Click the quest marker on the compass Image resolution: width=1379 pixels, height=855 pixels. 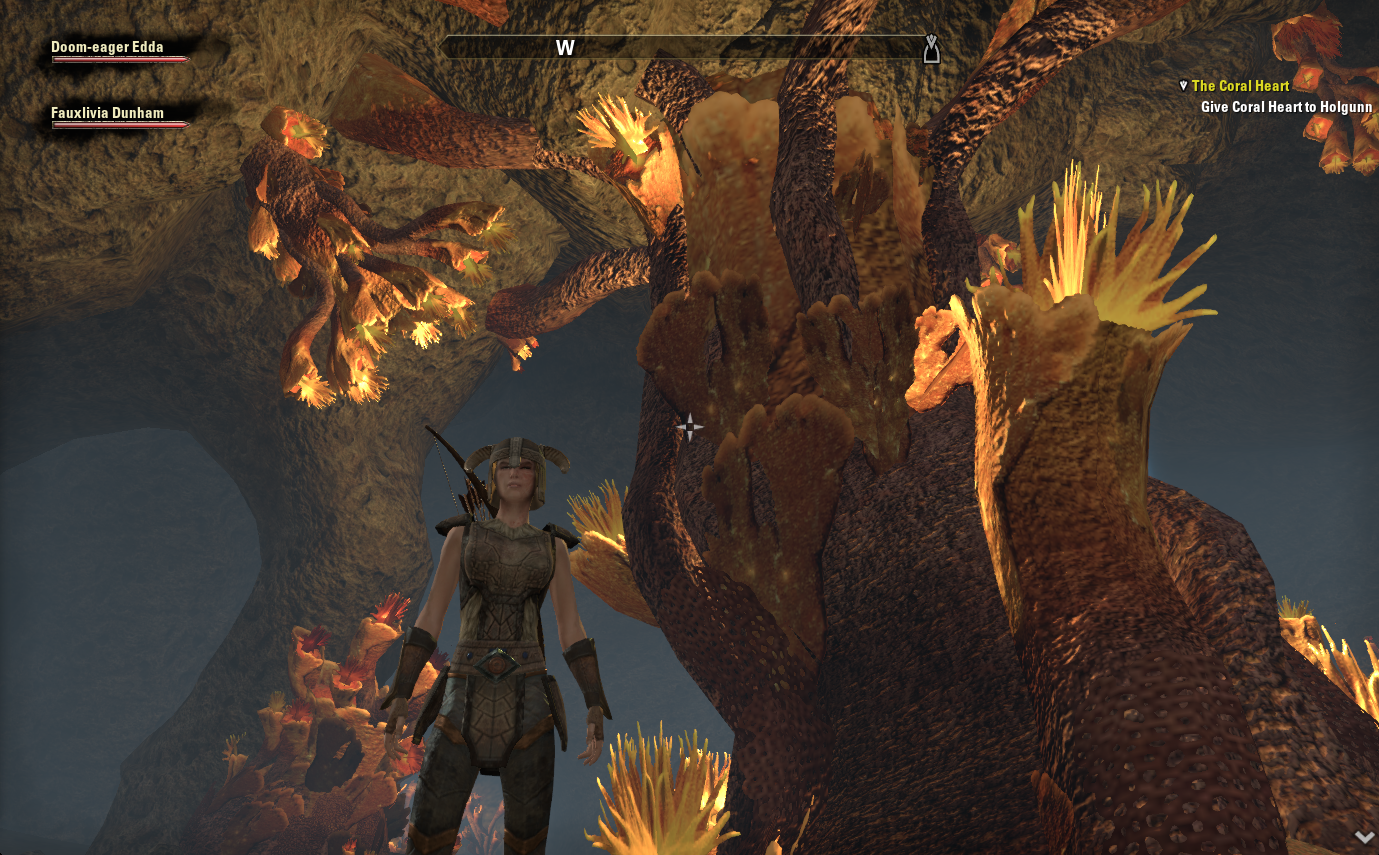pos(931,48)
